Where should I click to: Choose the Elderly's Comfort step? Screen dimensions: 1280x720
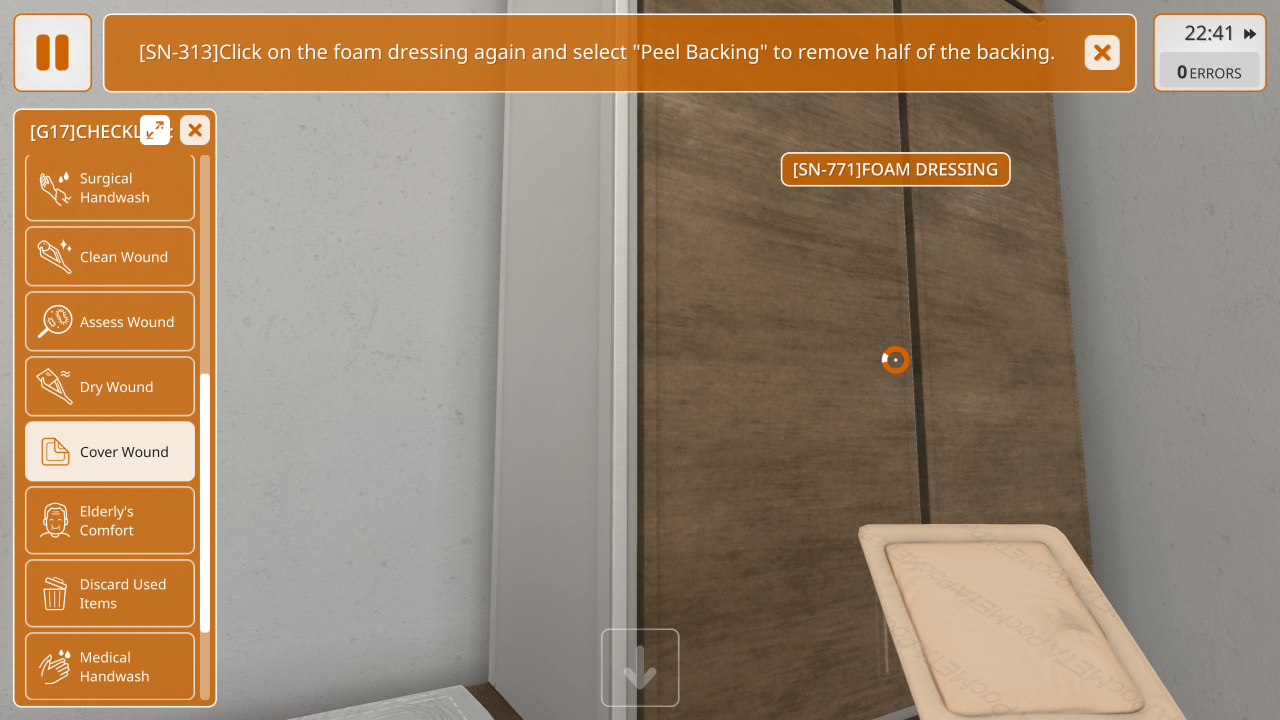pos(110,521)
